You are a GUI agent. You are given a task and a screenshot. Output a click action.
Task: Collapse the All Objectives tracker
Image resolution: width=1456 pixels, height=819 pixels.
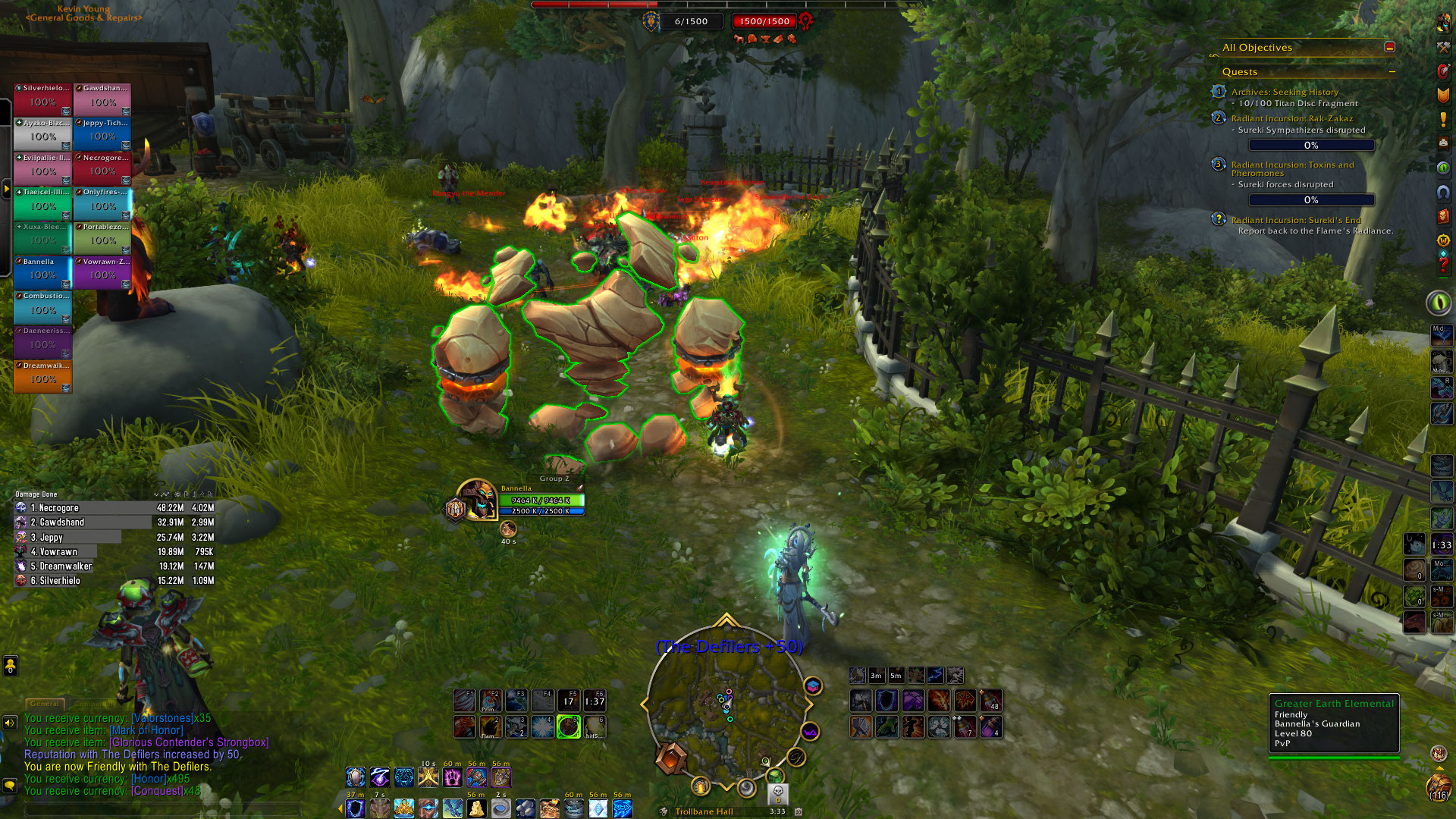pos(1389,47)
